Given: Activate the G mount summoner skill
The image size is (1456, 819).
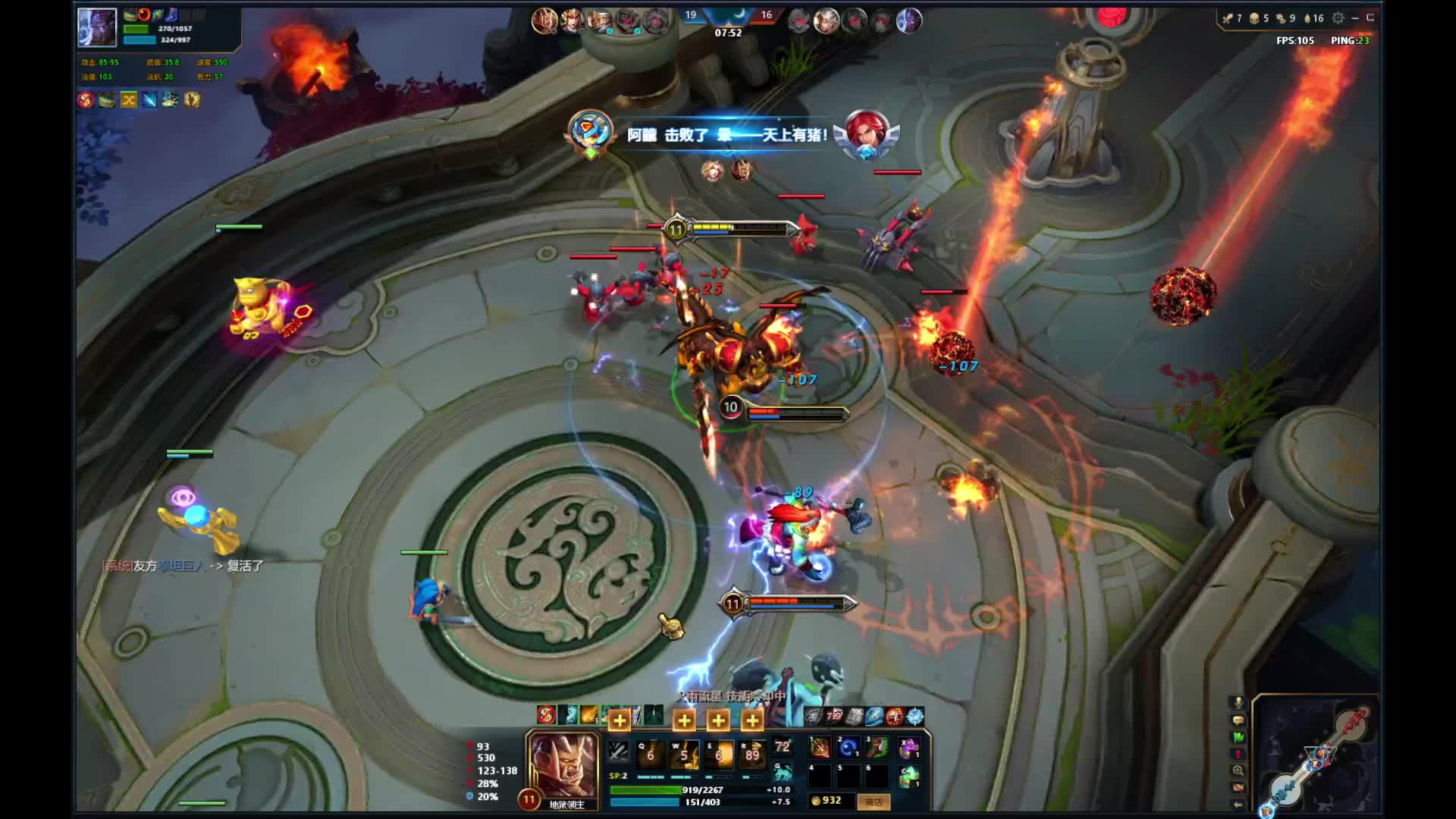Looking at the screenshot, I should [783, 772].
